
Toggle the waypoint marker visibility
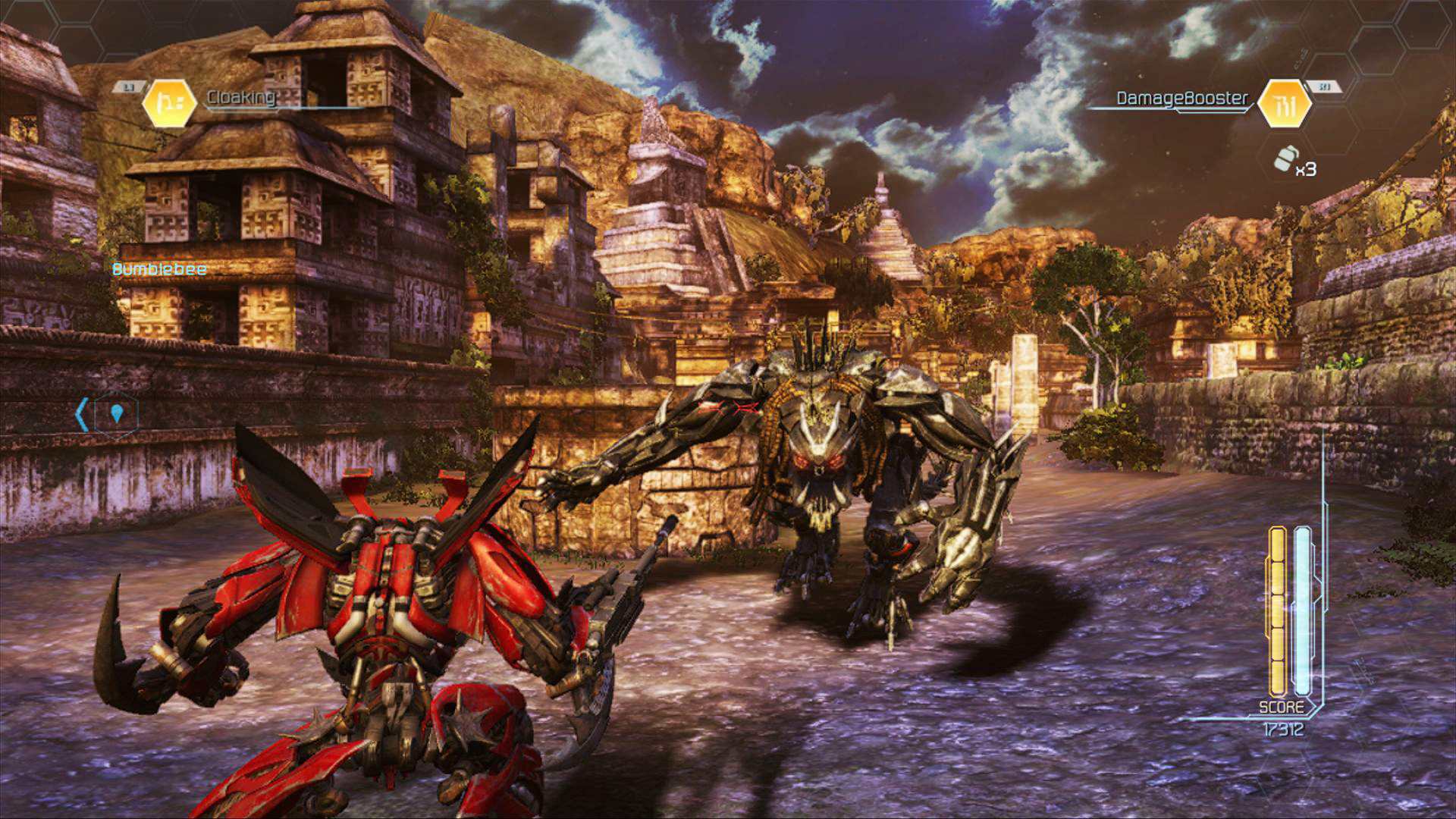118,413
